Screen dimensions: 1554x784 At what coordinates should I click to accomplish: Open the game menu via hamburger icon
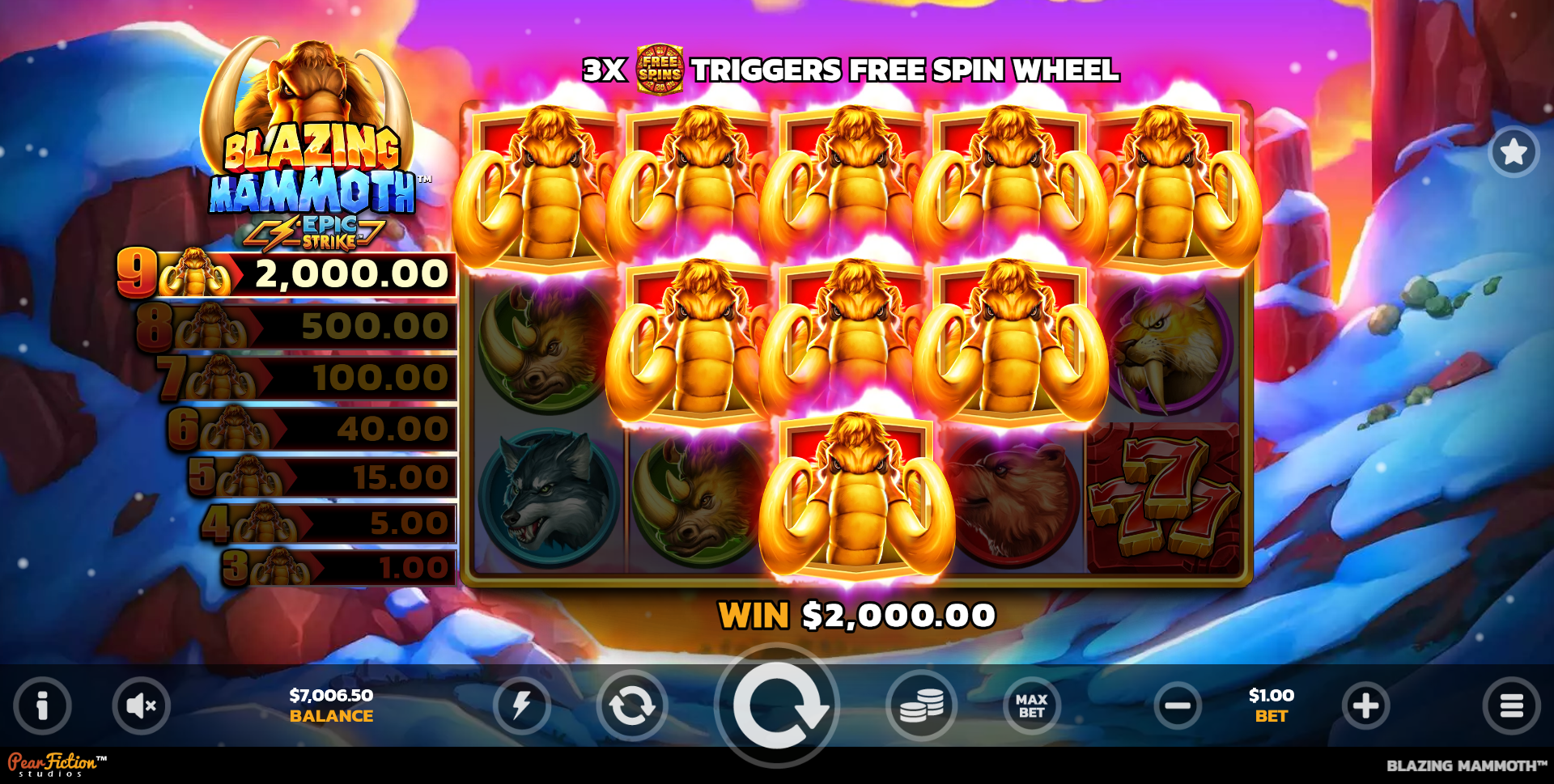(1512, 705)
